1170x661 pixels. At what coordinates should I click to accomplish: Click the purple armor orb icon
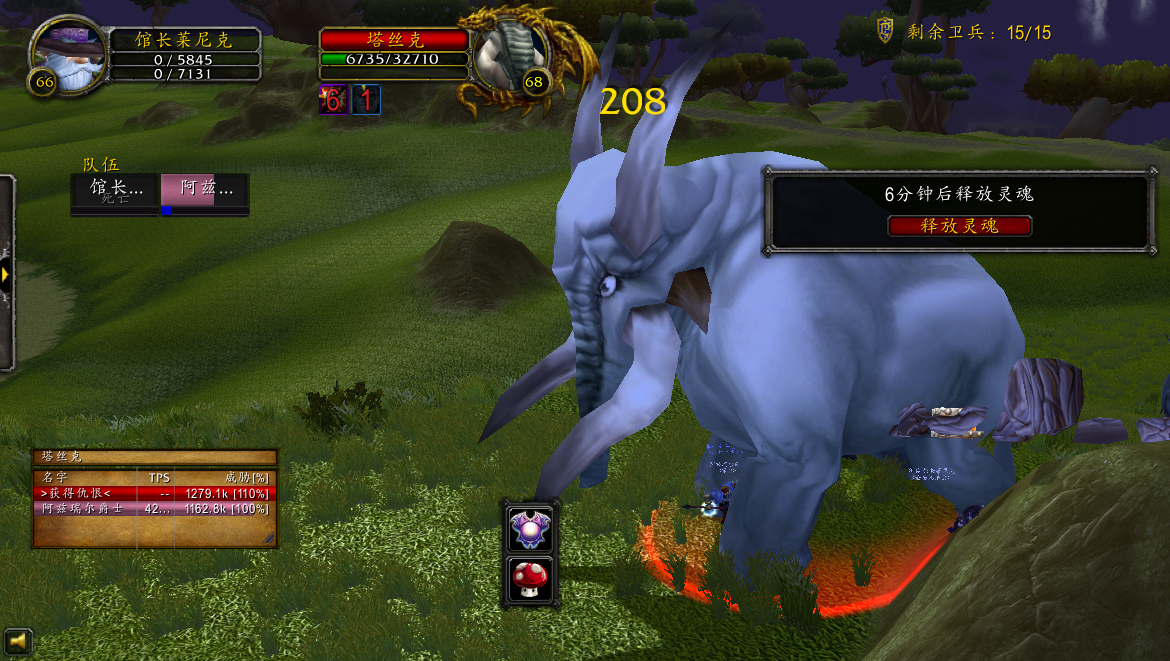531,528
